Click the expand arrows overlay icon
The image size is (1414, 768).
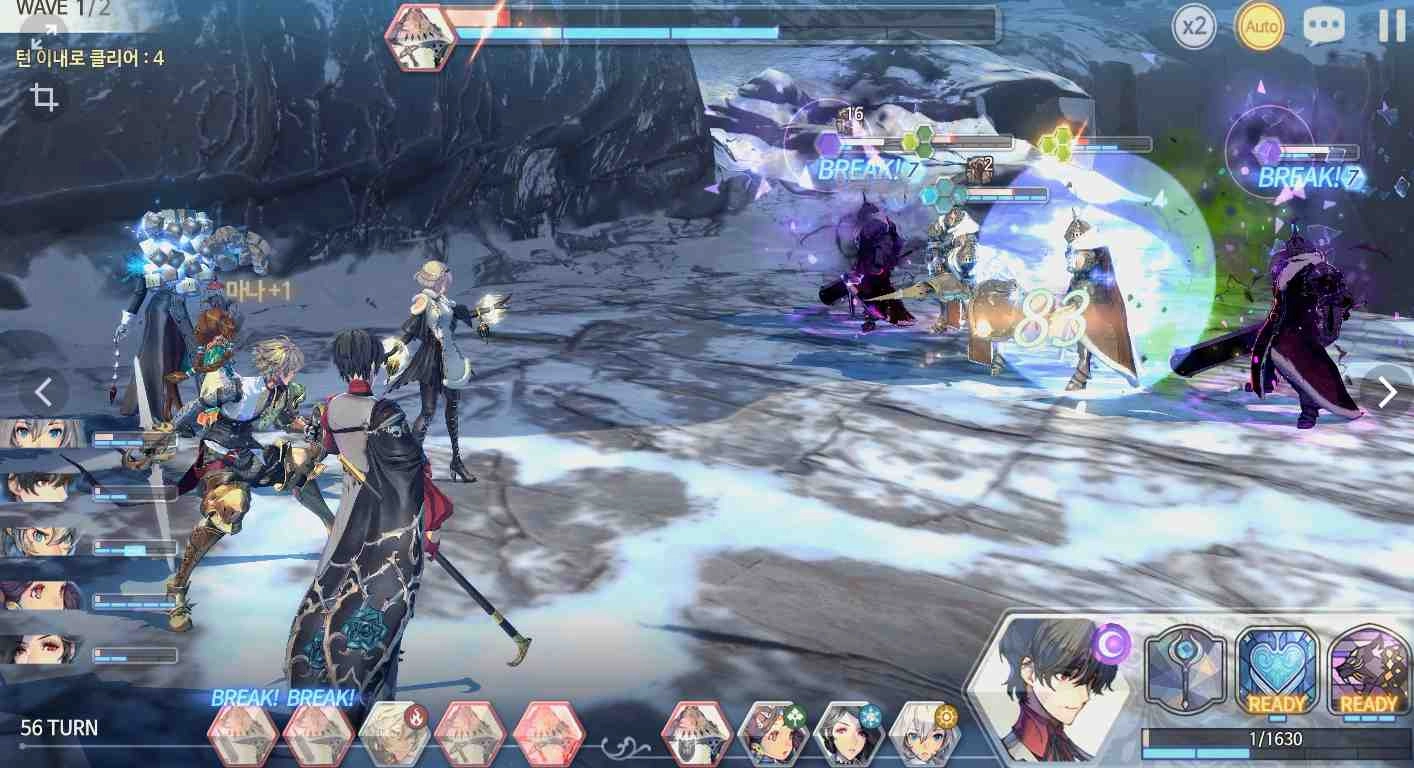pos(43,37)
